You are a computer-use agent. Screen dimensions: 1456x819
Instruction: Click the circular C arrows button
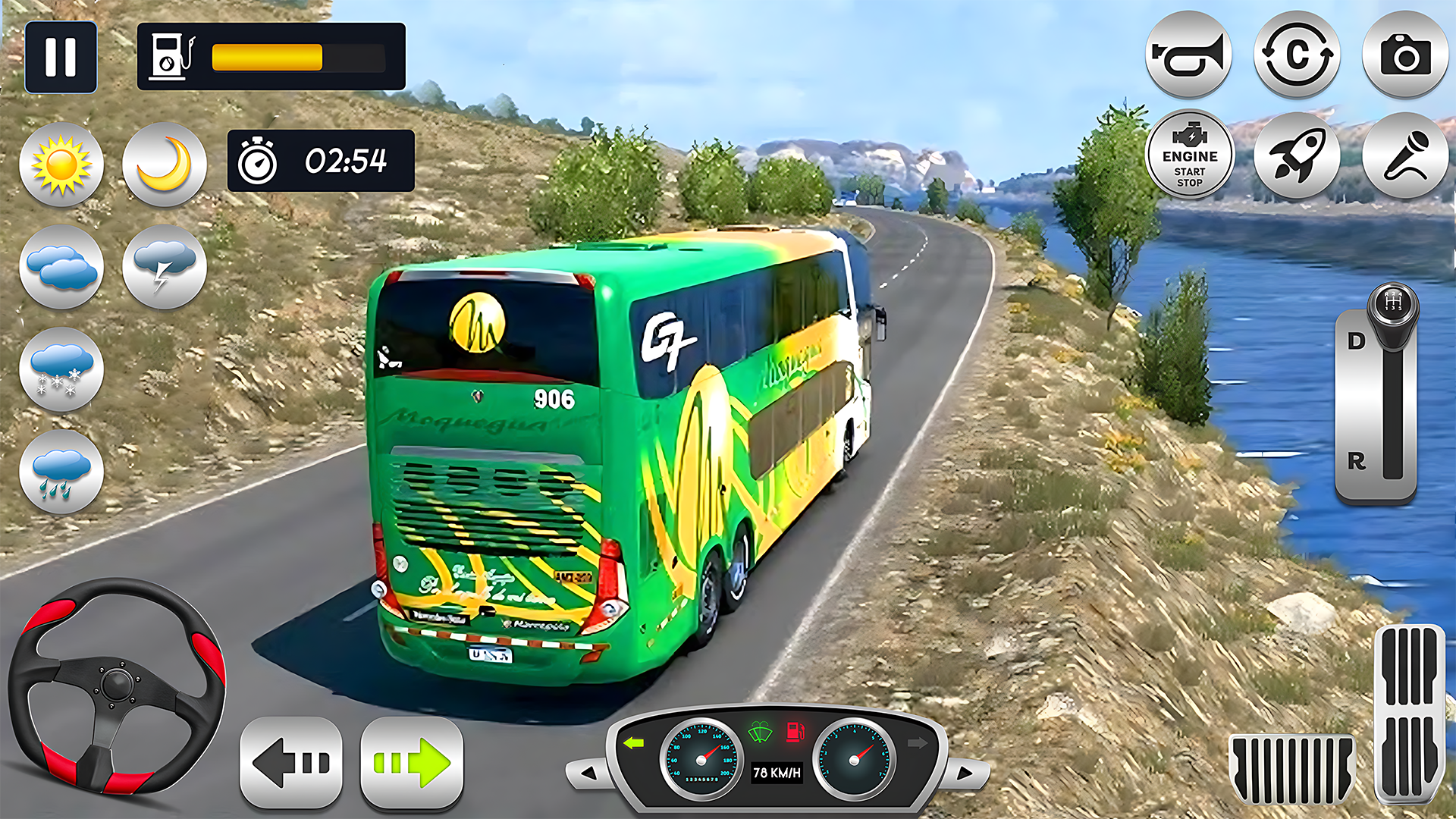[x=1297, y=55]
